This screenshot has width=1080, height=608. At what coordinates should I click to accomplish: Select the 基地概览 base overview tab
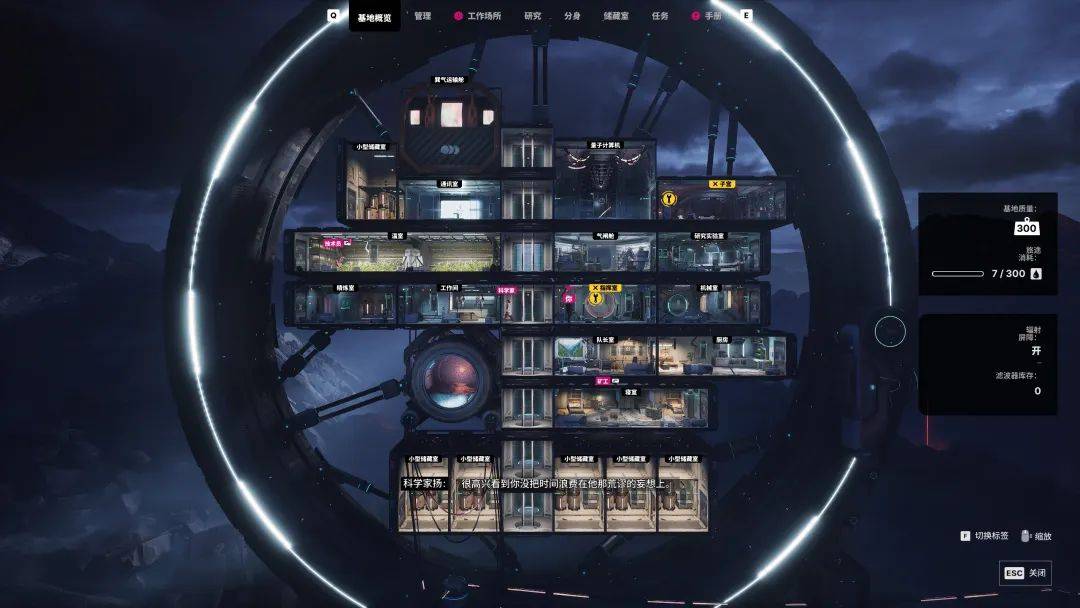[374, 16]
